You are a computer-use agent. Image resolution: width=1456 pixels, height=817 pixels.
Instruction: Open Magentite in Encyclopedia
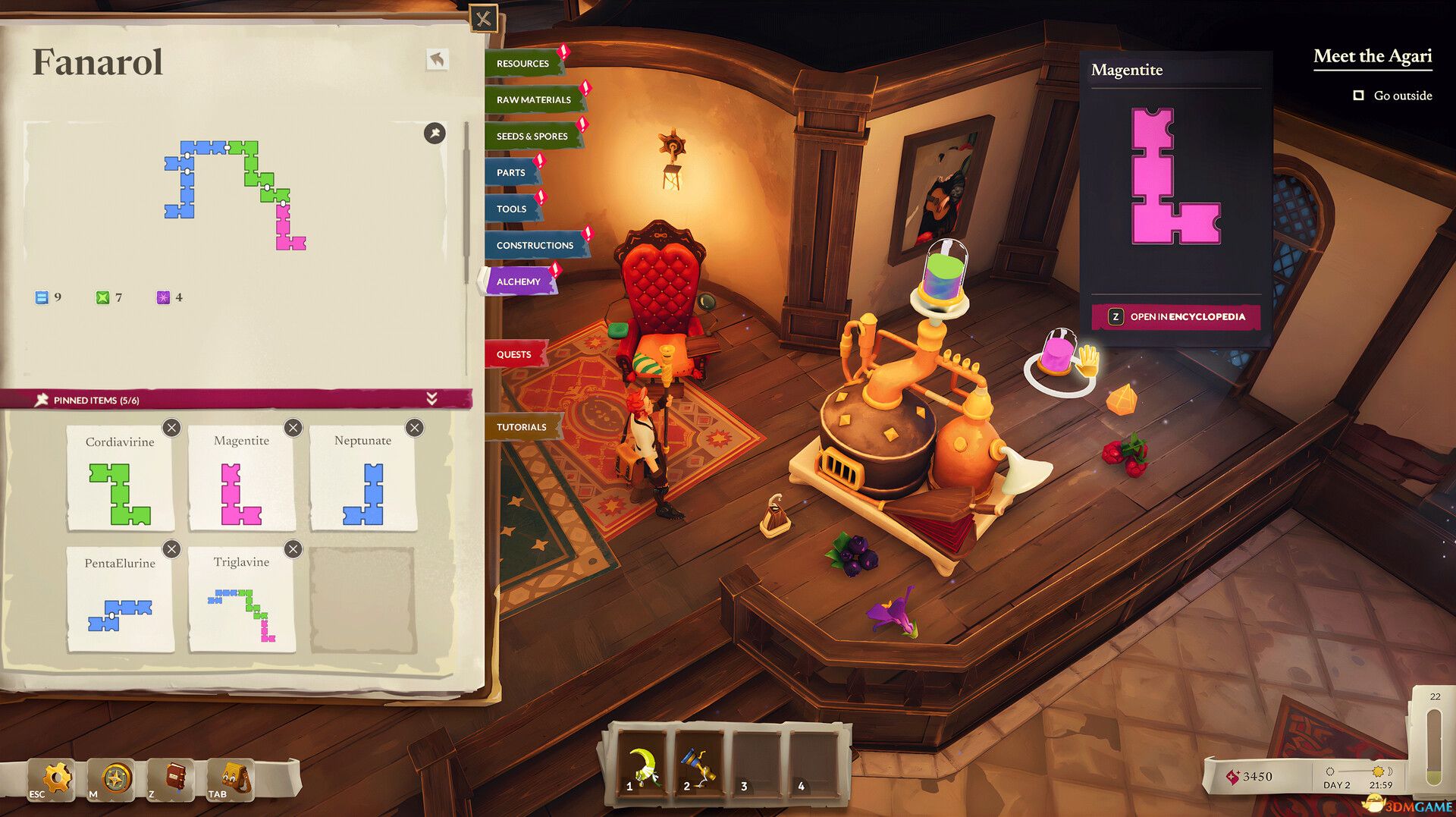click(1176, 317)
